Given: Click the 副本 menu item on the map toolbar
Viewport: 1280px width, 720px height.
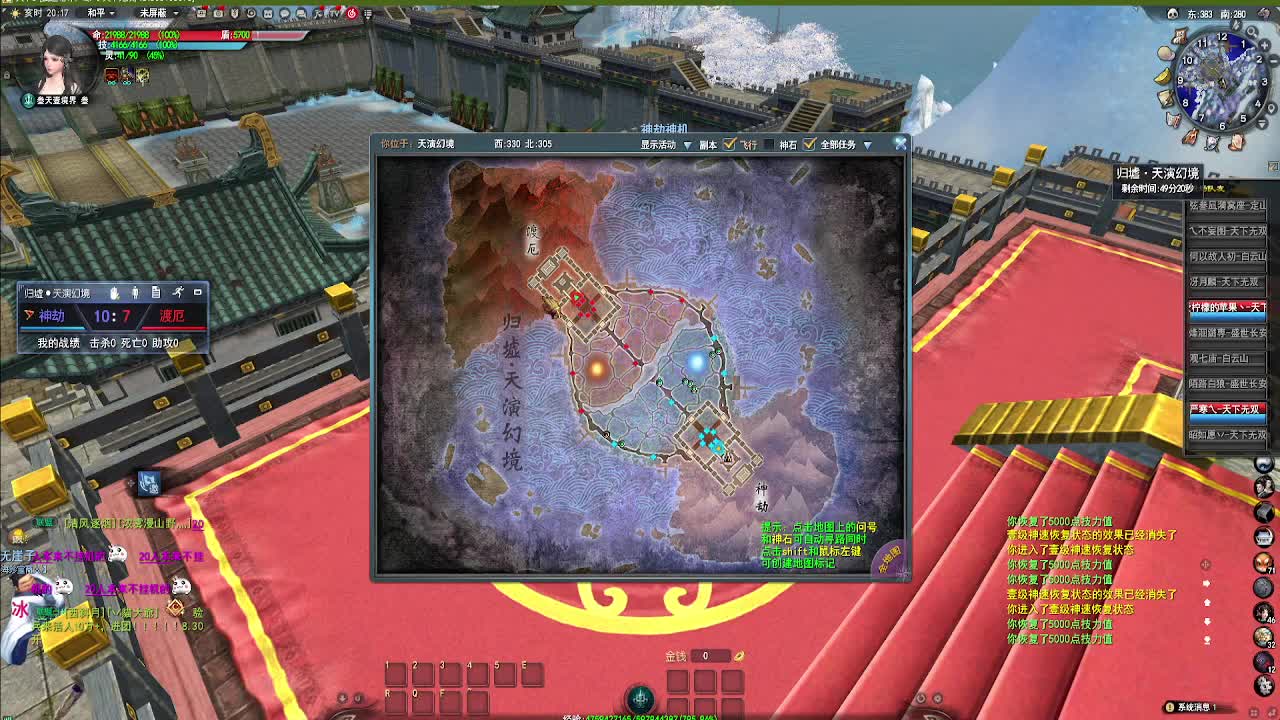Looking at the screenshot, I should coord(708,145).
